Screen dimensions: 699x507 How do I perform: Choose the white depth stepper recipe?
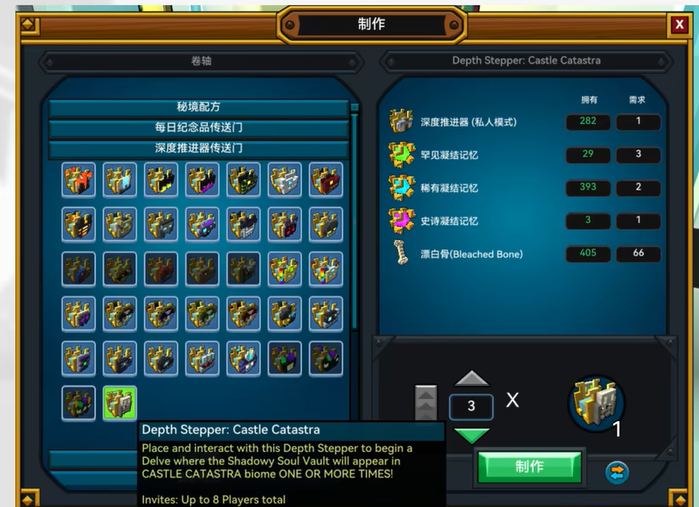pyautogui.click(x=284, y=179)
